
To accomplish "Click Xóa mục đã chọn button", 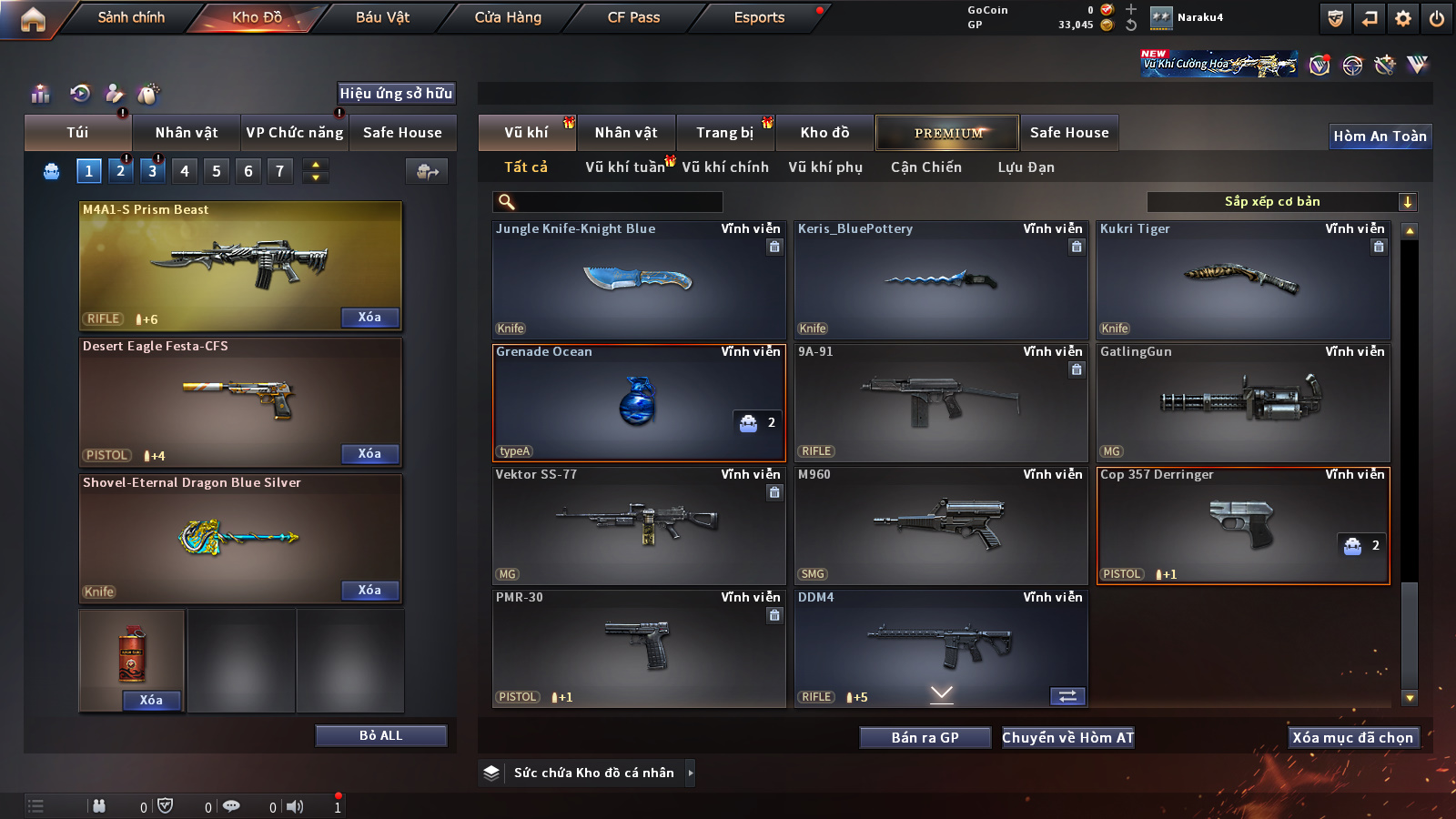I will click(1352, 738).
